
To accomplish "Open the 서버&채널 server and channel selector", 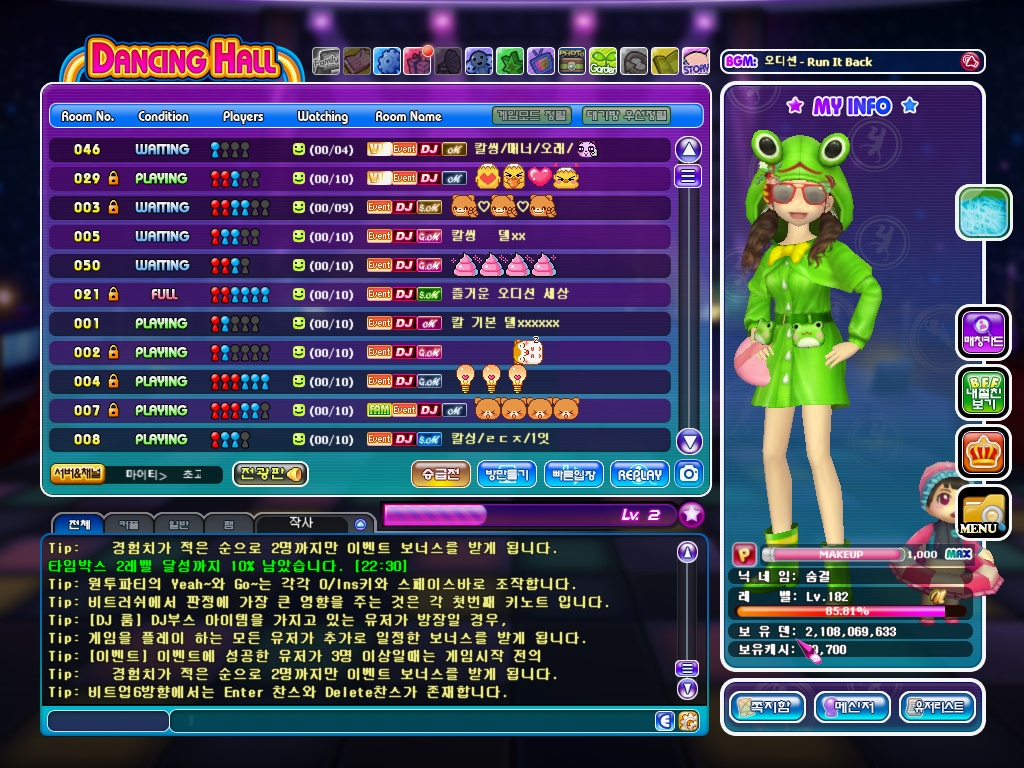I will coord(77,474).
